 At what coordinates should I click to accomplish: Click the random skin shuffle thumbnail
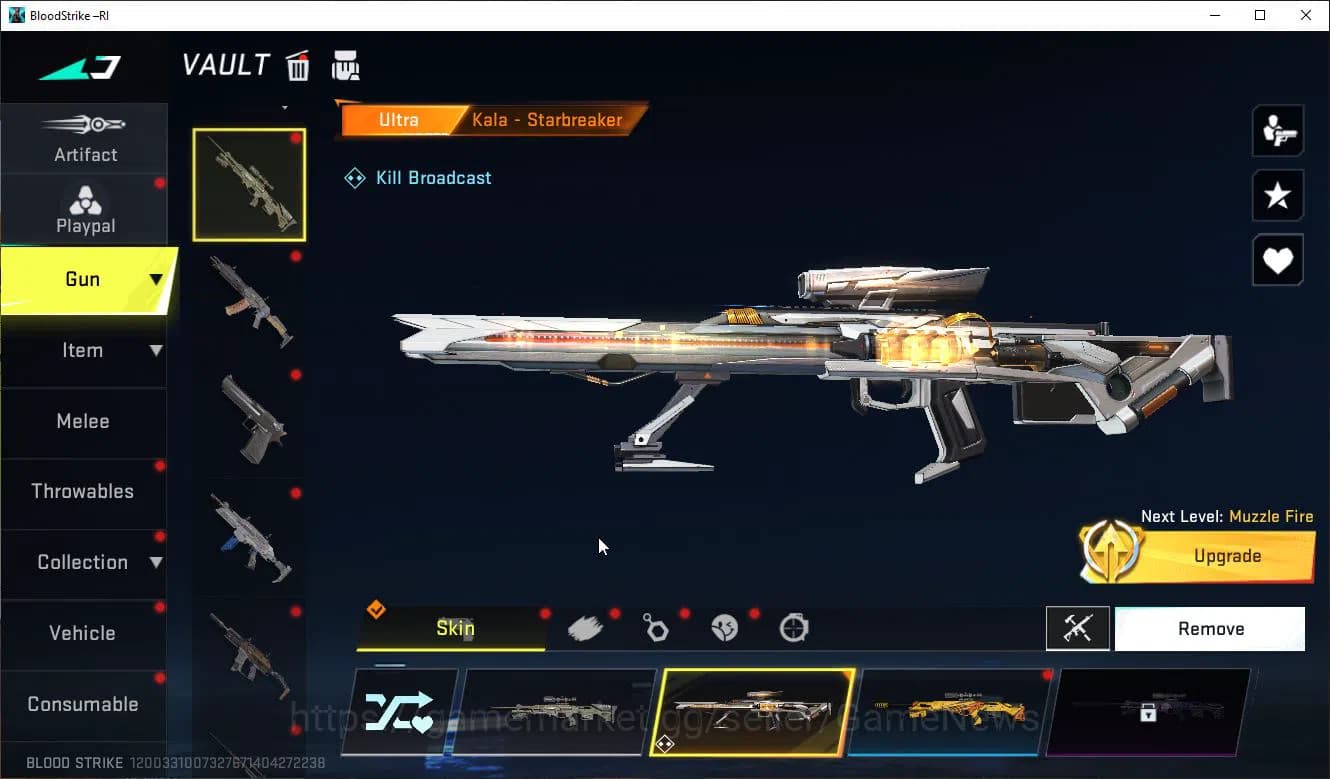399,712
